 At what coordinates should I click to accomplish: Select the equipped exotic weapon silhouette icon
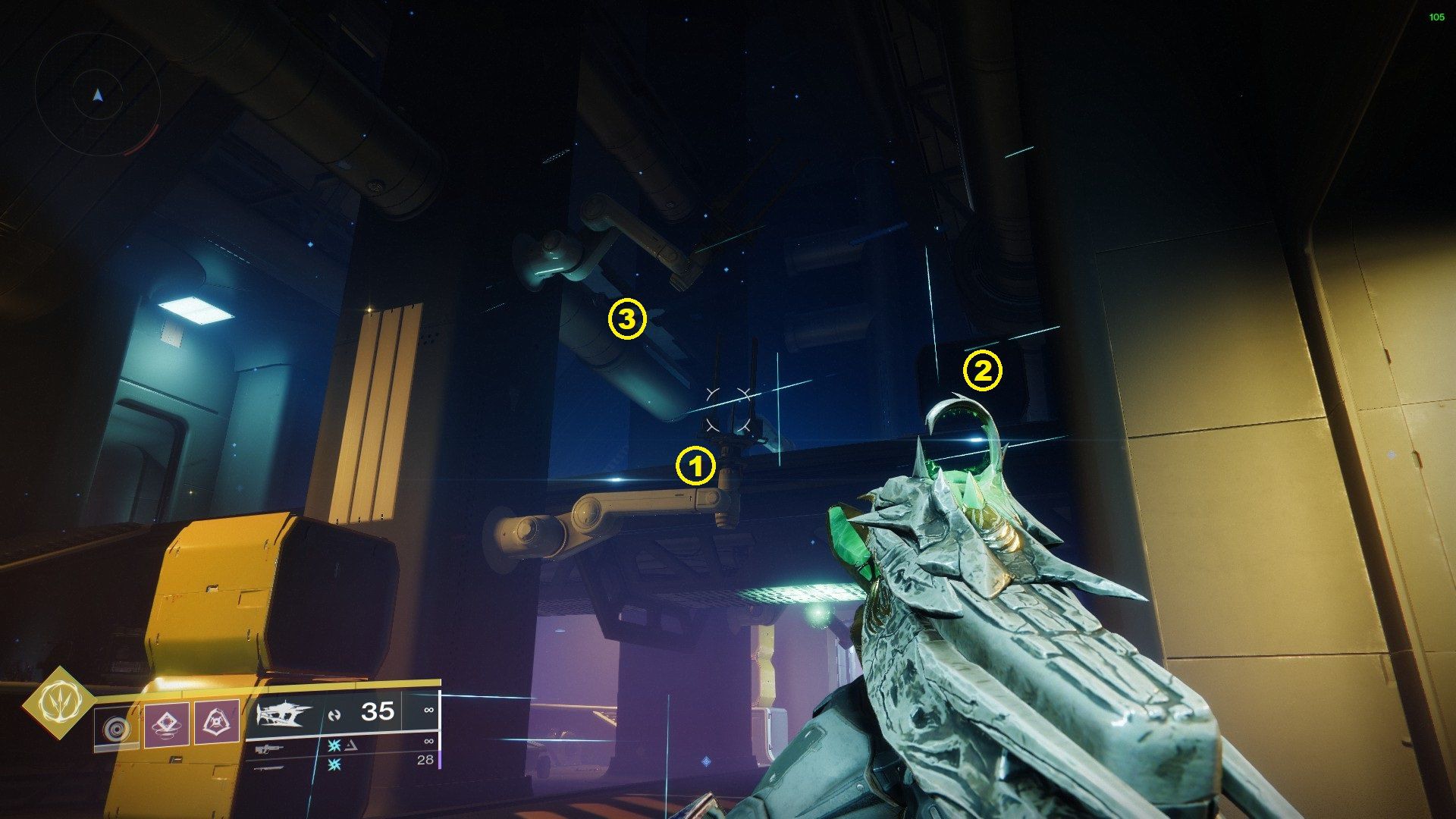coord(284,713)
